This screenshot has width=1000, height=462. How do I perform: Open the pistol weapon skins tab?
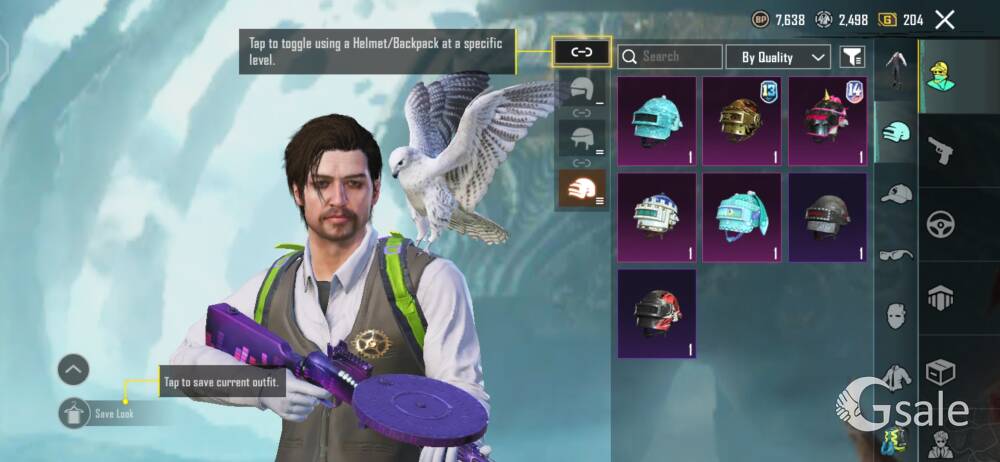tap(941, 150)
